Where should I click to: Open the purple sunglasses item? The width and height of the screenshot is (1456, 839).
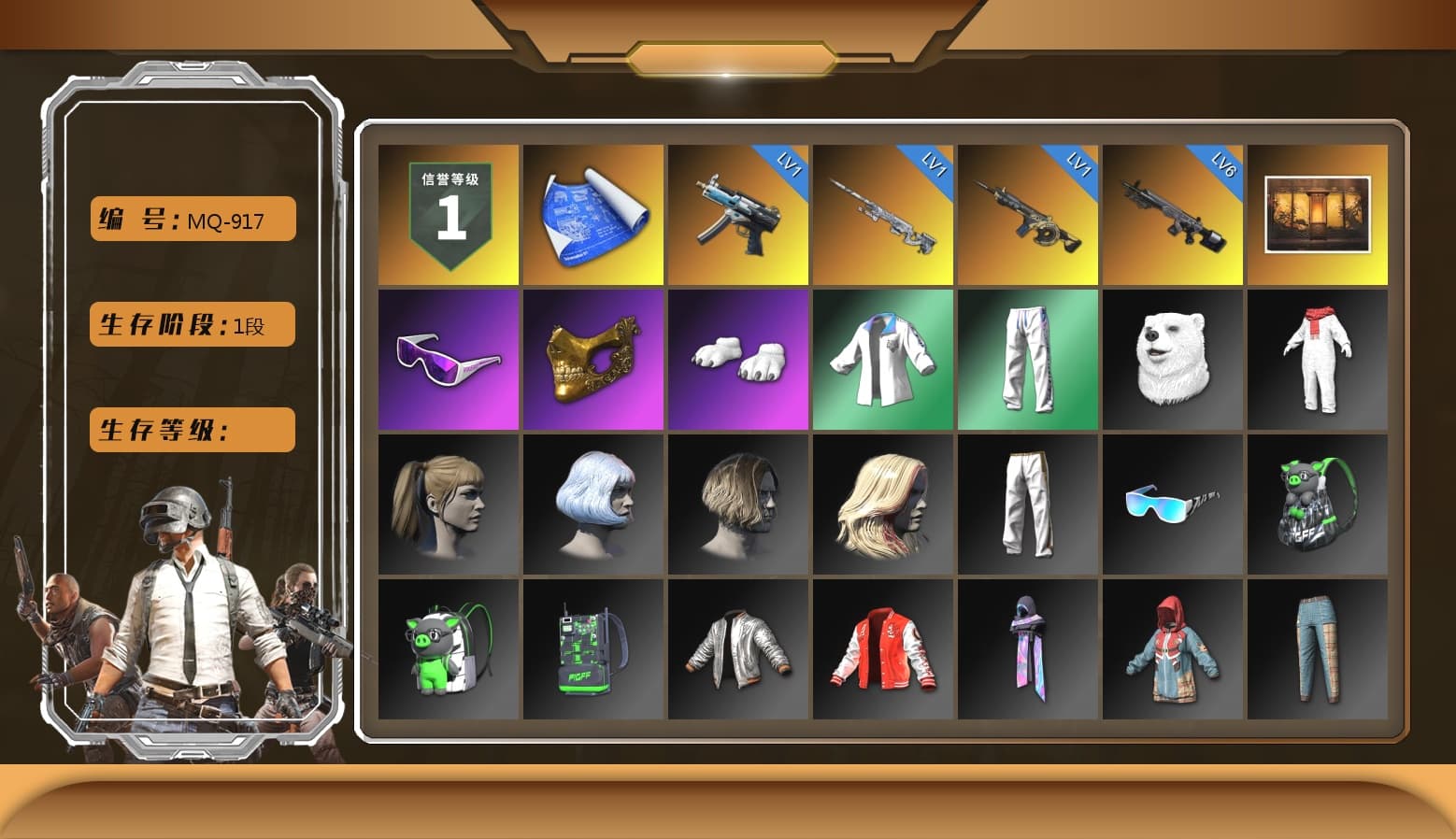tap(448, 360)
